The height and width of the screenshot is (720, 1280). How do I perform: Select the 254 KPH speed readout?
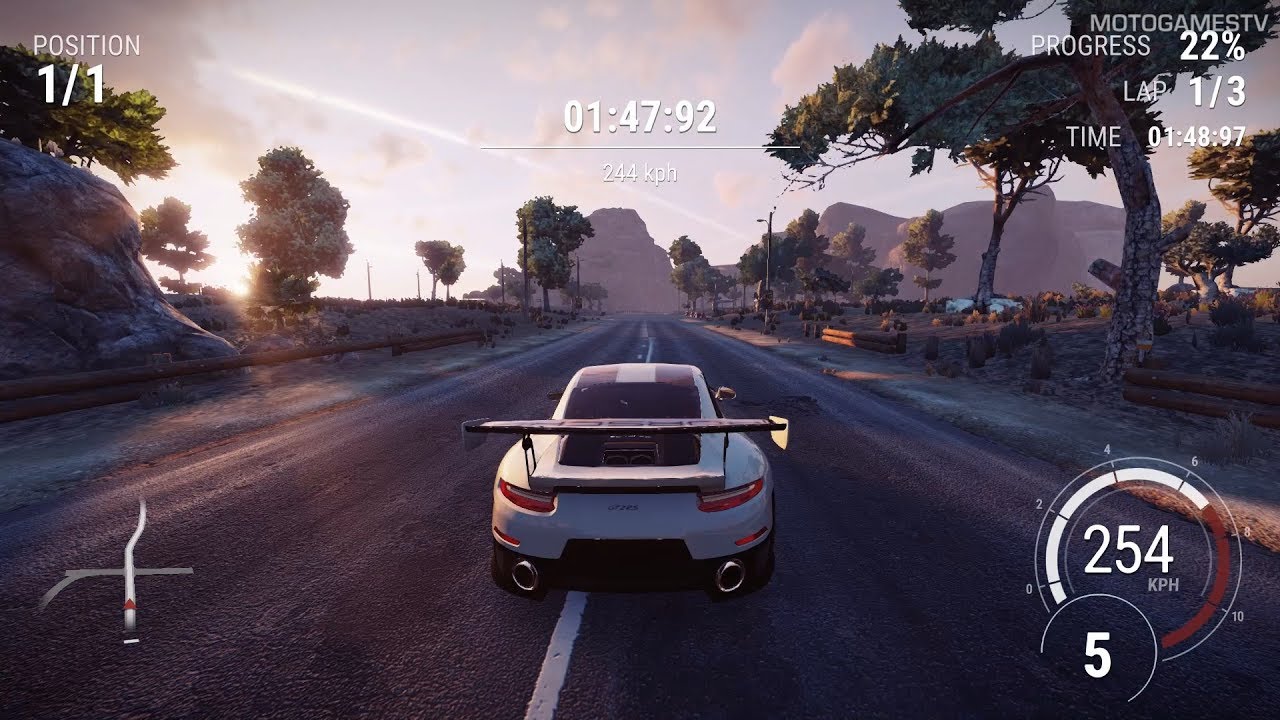click(1127, 548)
